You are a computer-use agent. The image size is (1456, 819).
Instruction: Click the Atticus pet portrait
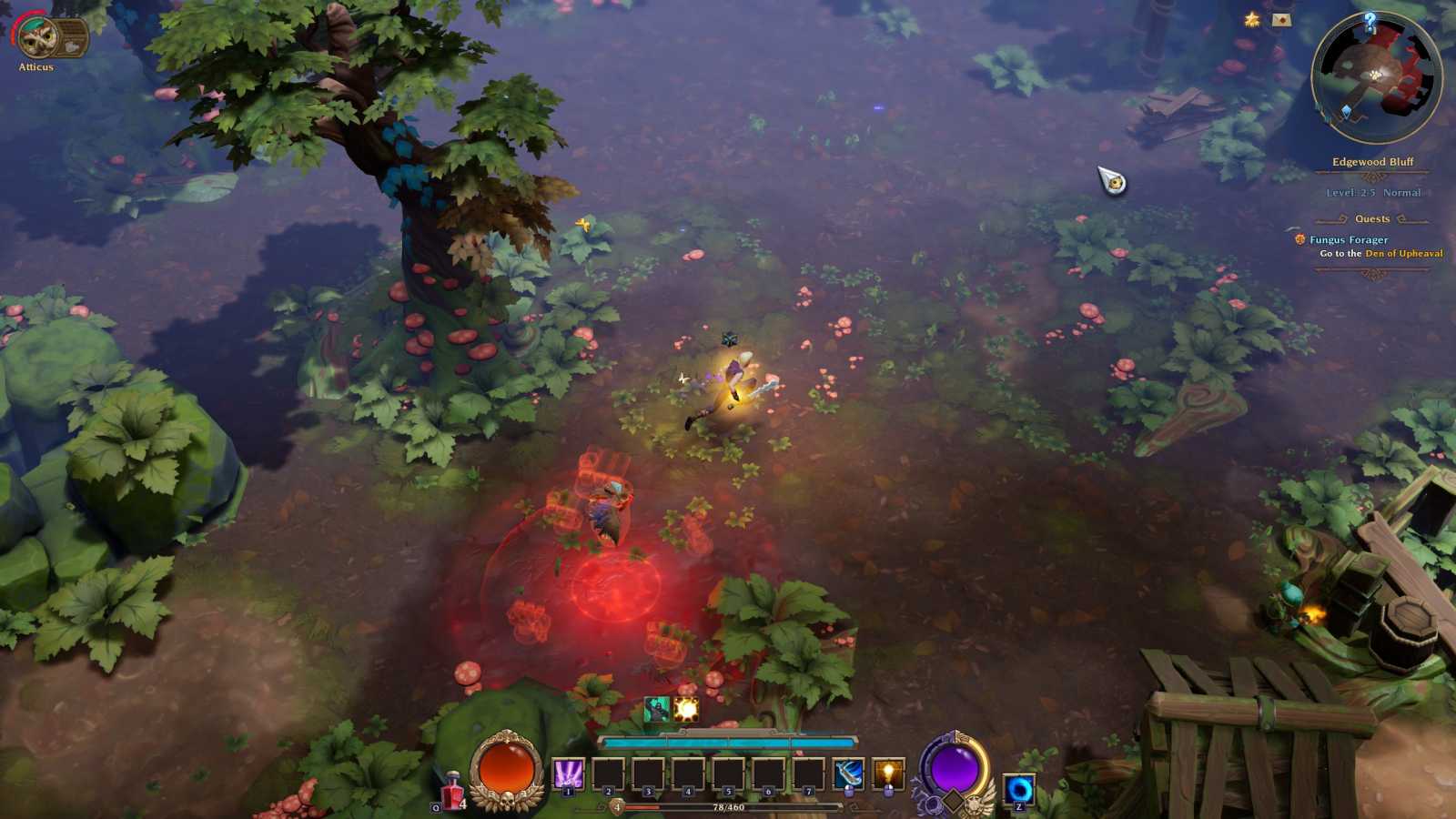pos(38,36)
